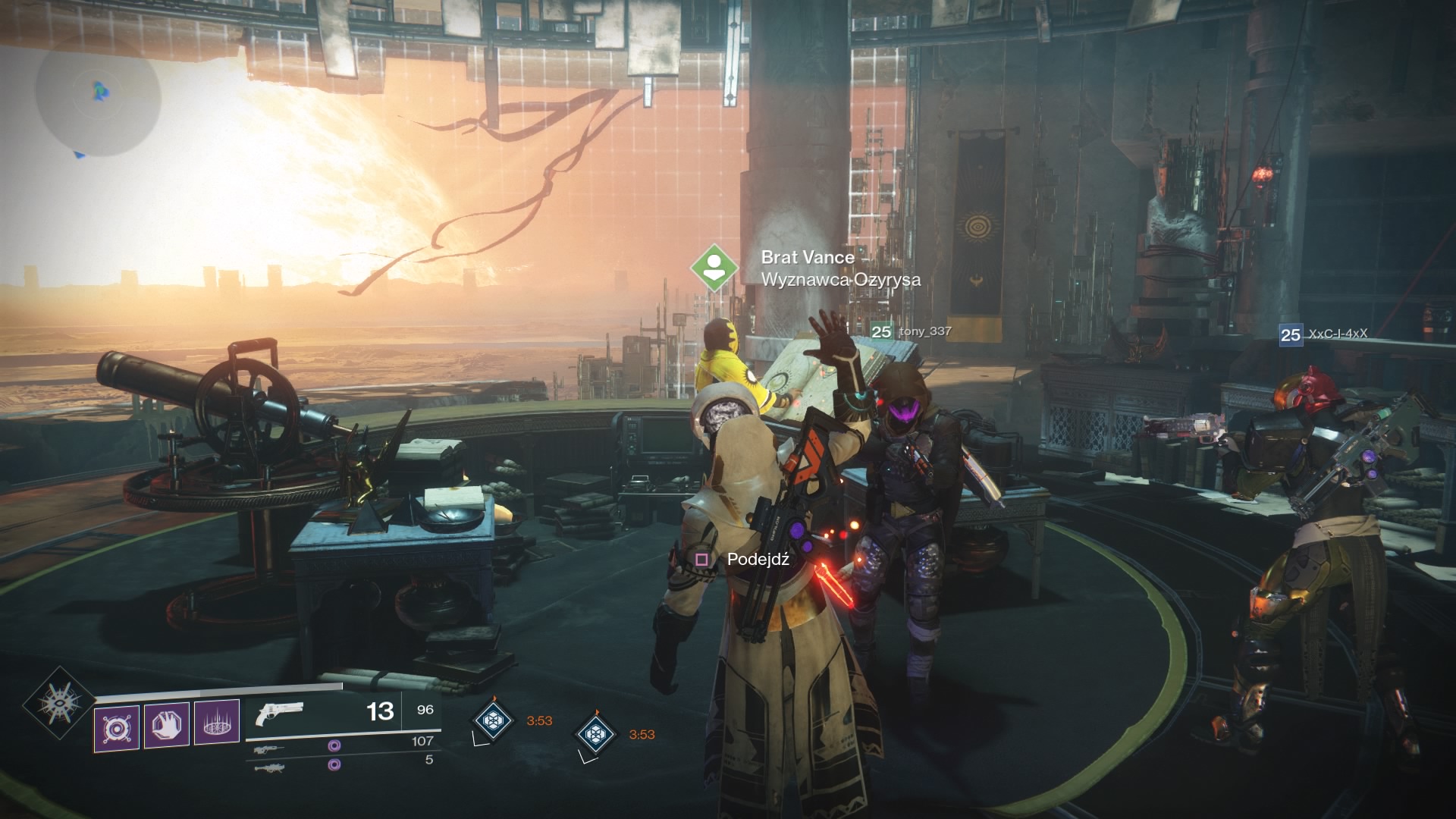Screen dimensions: 1456x819
Task: Click the circular radar in the corner
Action: (98, 94)
